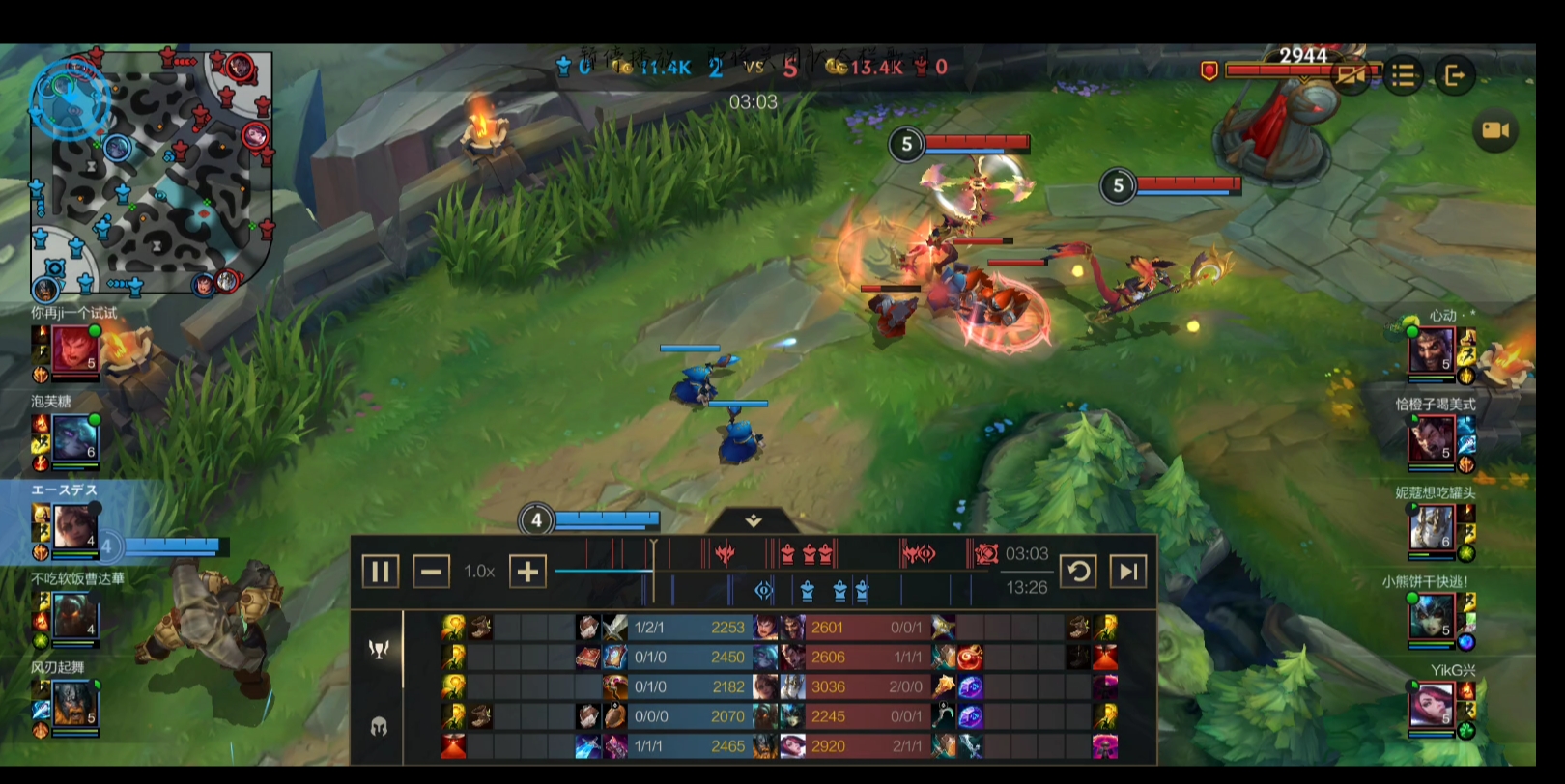Increase replay speed with the plus button
The width and height of the screenshot is (1565, 784).
[527, 572]
